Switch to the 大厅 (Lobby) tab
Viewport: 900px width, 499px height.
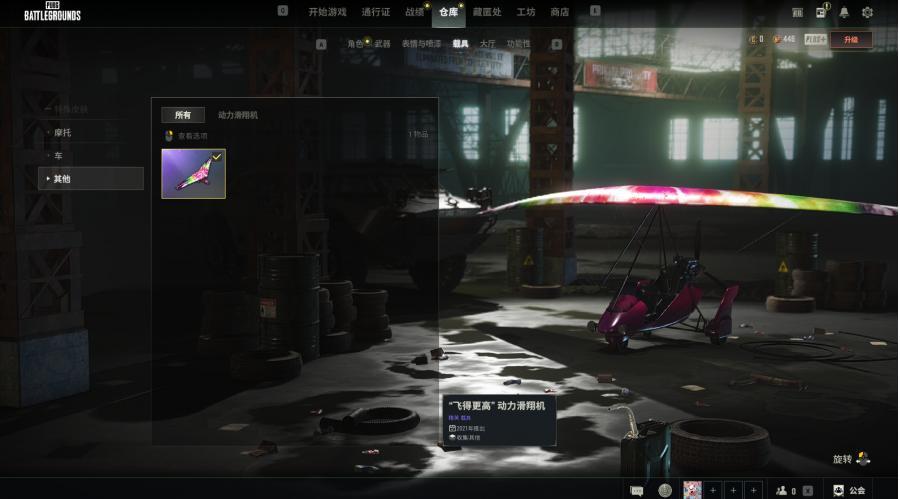(487, 44)
